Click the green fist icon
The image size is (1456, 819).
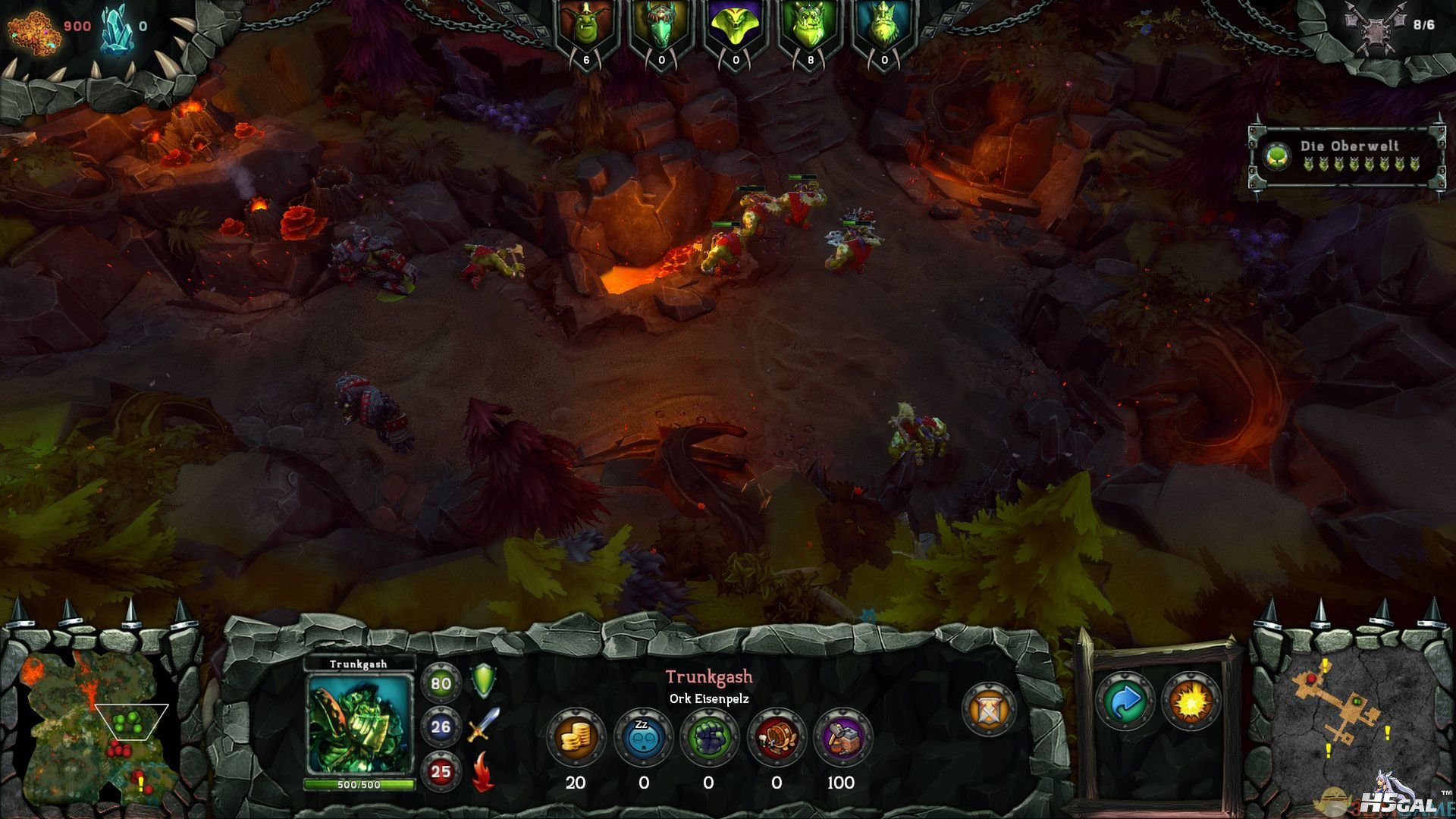coord(709,736)
